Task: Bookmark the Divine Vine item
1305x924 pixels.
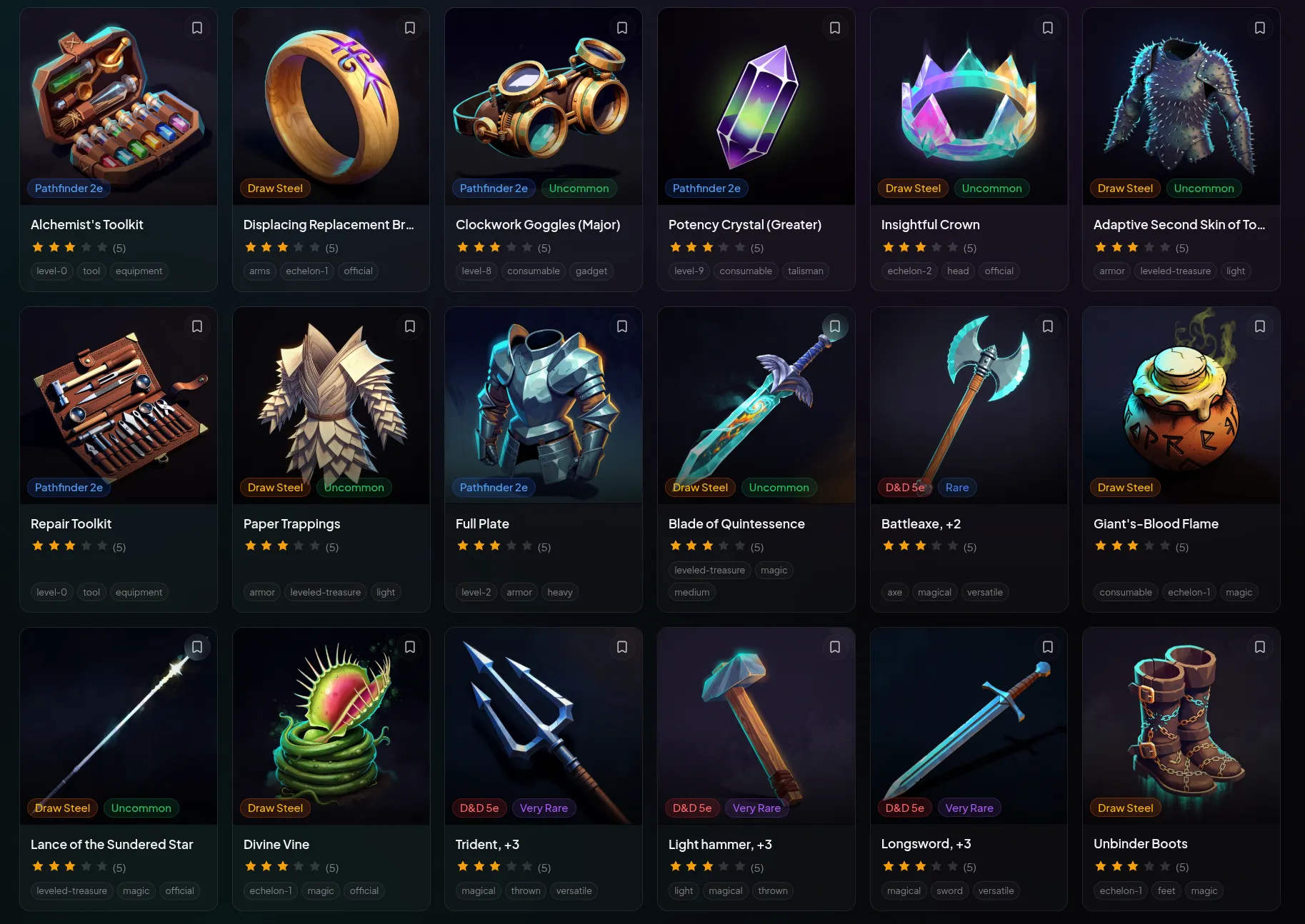Action: tap(409, 646)
